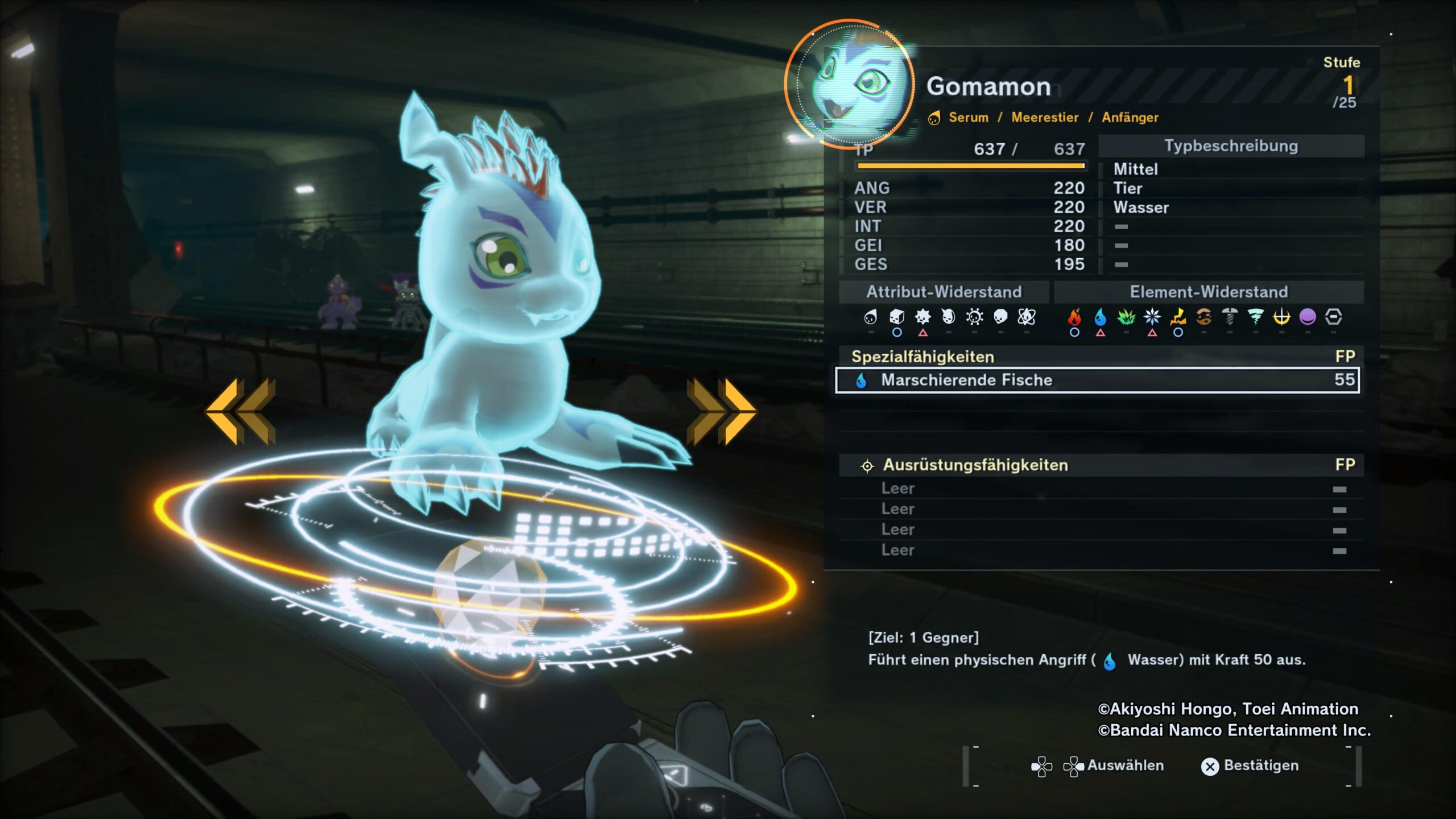Switch to next Digimon with right arrows
The image size is (1456, 819).
pos(721,412)
